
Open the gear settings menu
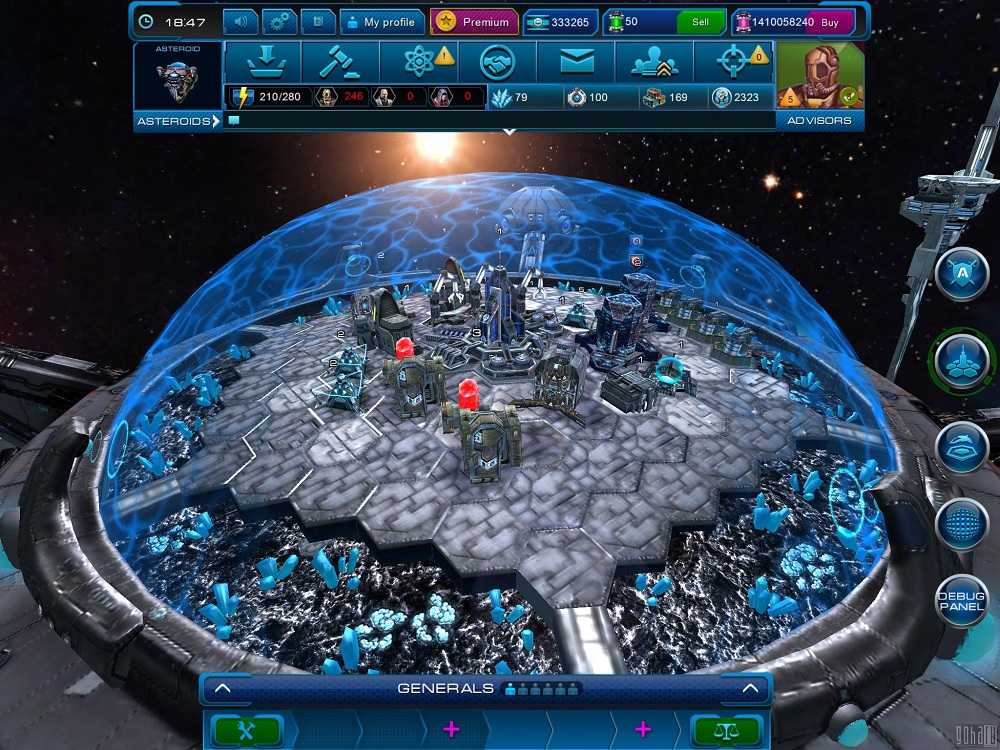point(280,21)
